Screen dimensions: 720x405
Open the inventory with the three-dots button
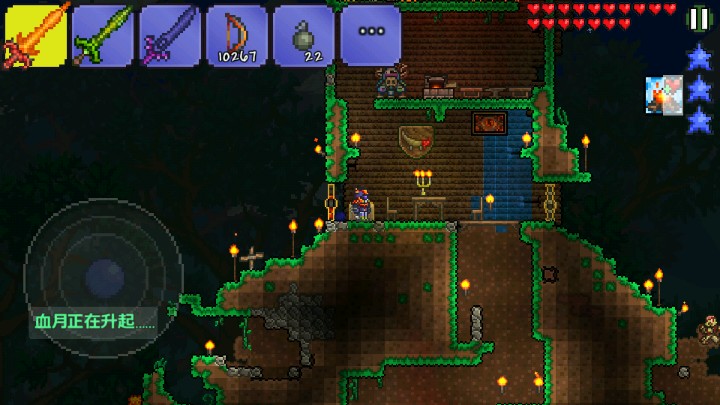[x=371, y=36]
